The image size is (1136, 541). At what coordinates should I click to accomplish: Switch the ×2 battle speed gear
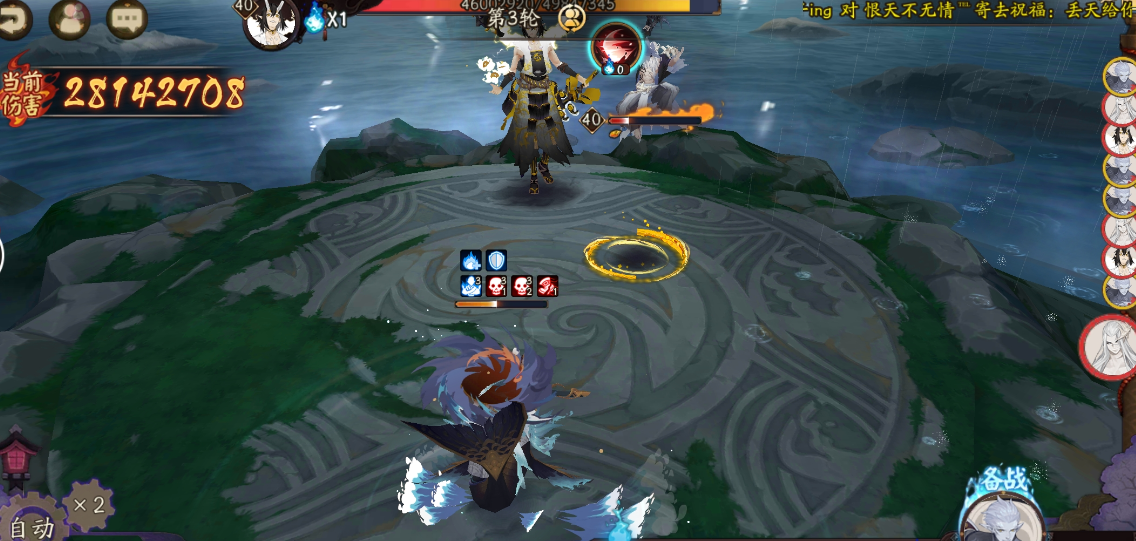click(88, 504)
